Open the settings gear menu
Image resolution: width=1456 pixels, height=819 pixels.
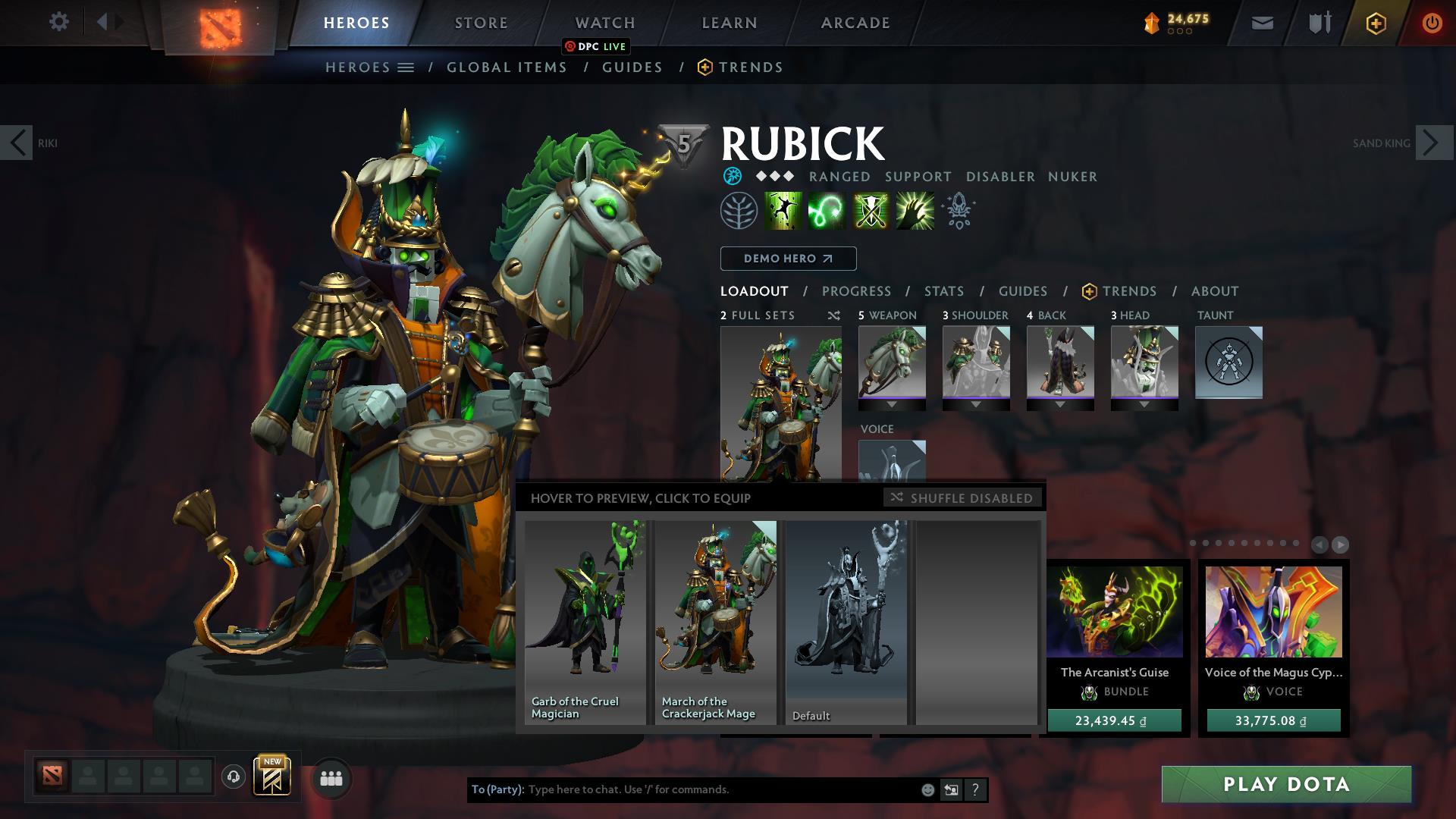coord(58,22)
